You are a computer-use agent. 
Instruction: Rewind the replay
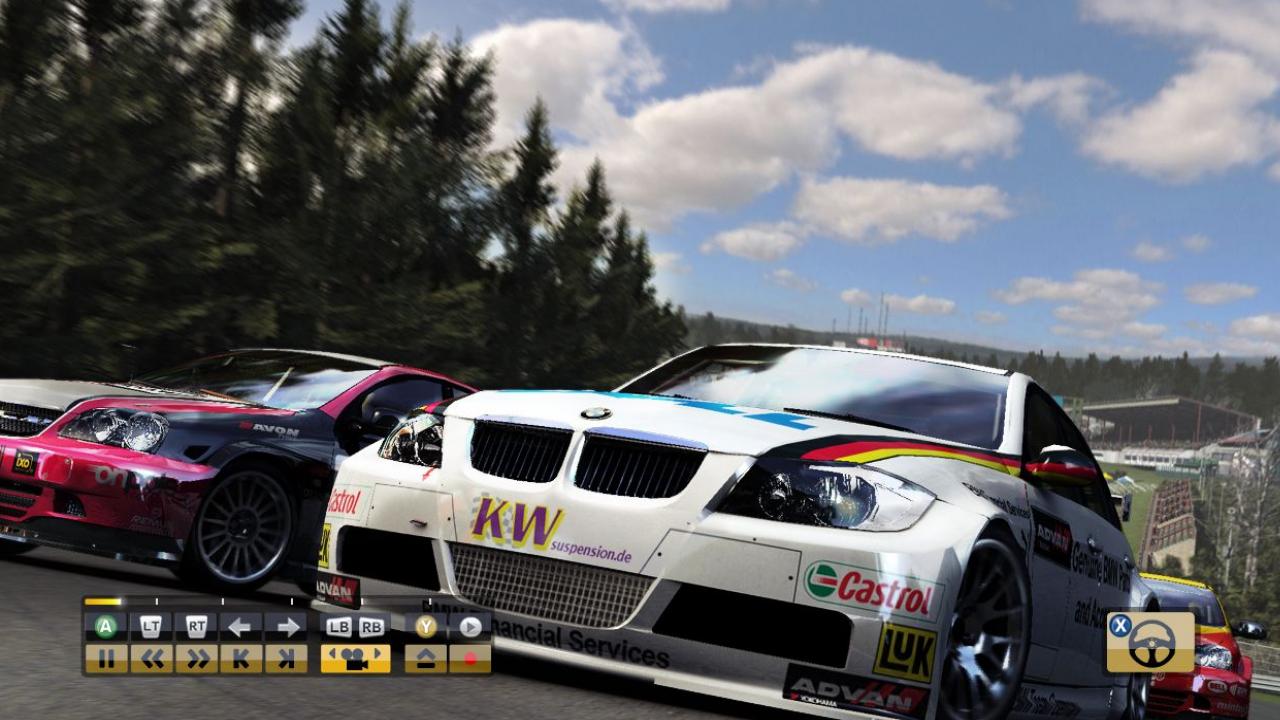tap(153, 657)
